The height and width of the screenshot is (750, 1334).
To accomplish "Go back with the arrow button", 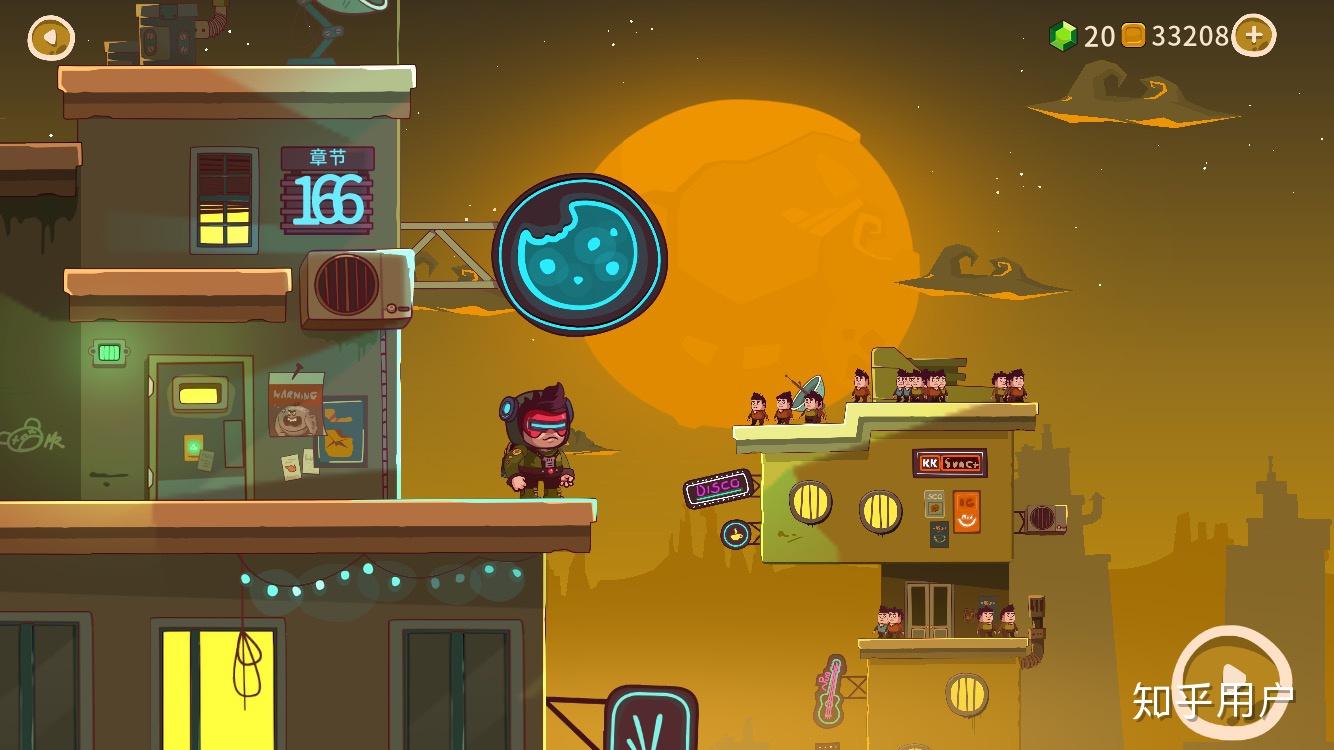I will [x=51, y=38].
